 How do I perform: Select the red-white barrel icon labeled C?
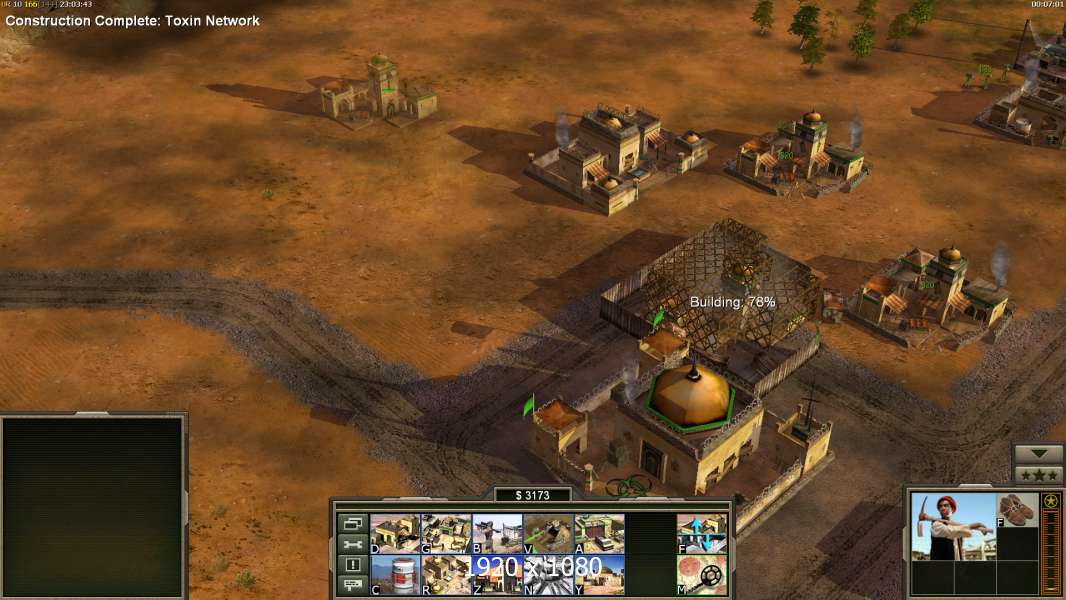[x=395, y=575]
